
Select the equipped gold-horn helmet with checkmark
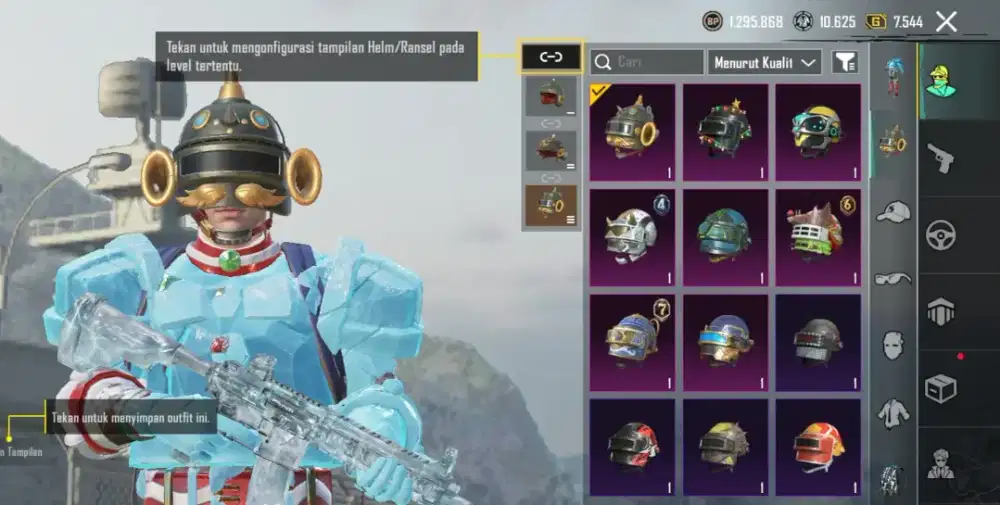pos(632,132)
